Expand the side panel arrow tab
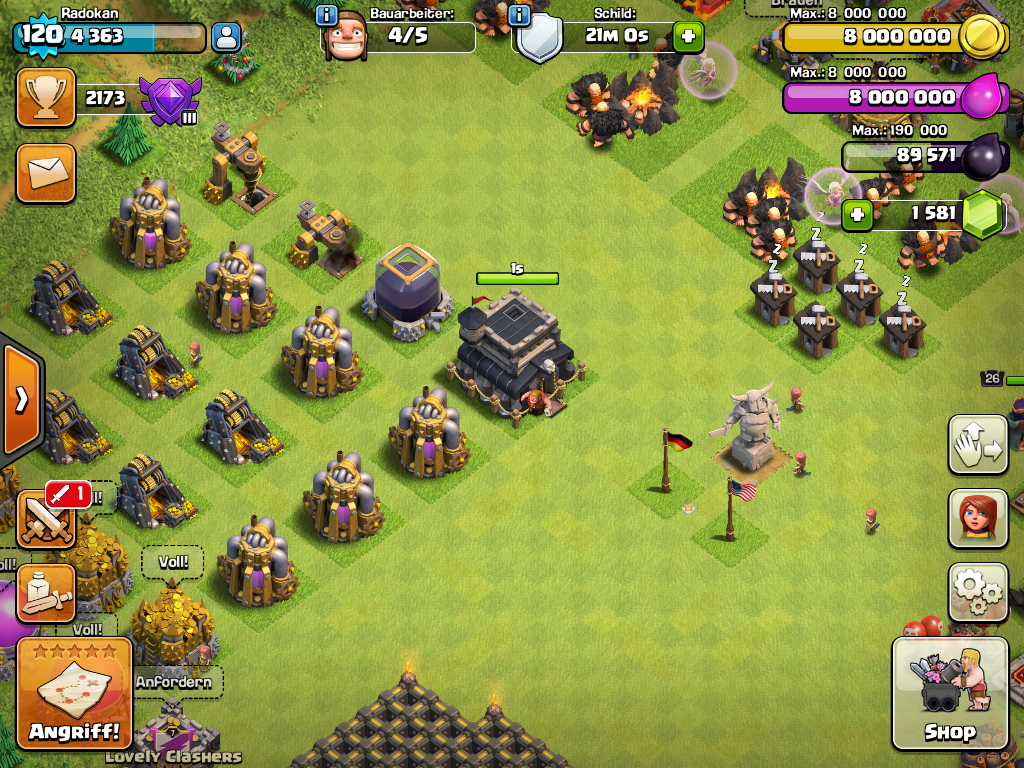The height and width of the screenshot is (768, 1024). (x=21, y=400)
